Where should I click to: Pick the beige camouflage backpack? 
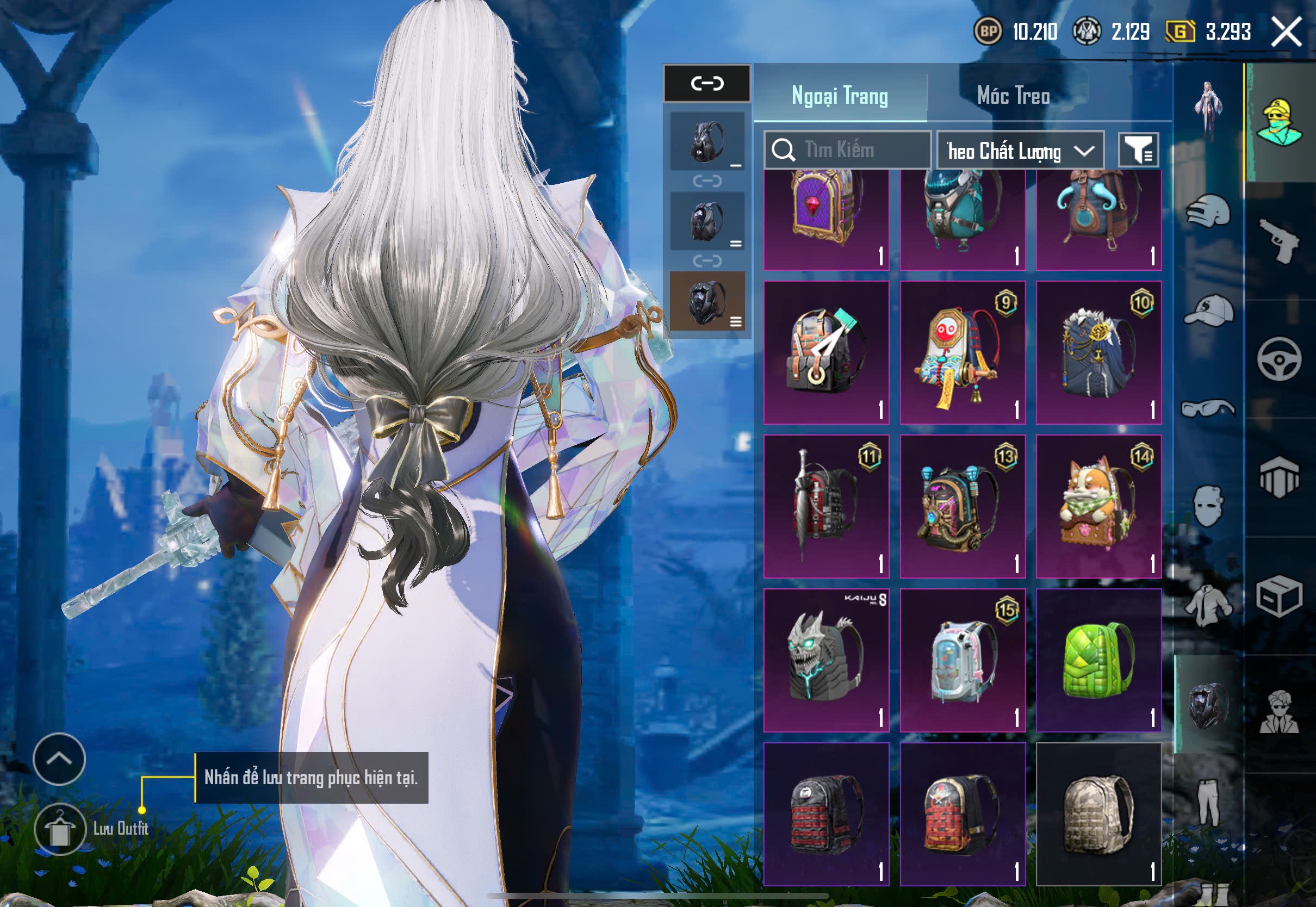[x=1098, y=814]
